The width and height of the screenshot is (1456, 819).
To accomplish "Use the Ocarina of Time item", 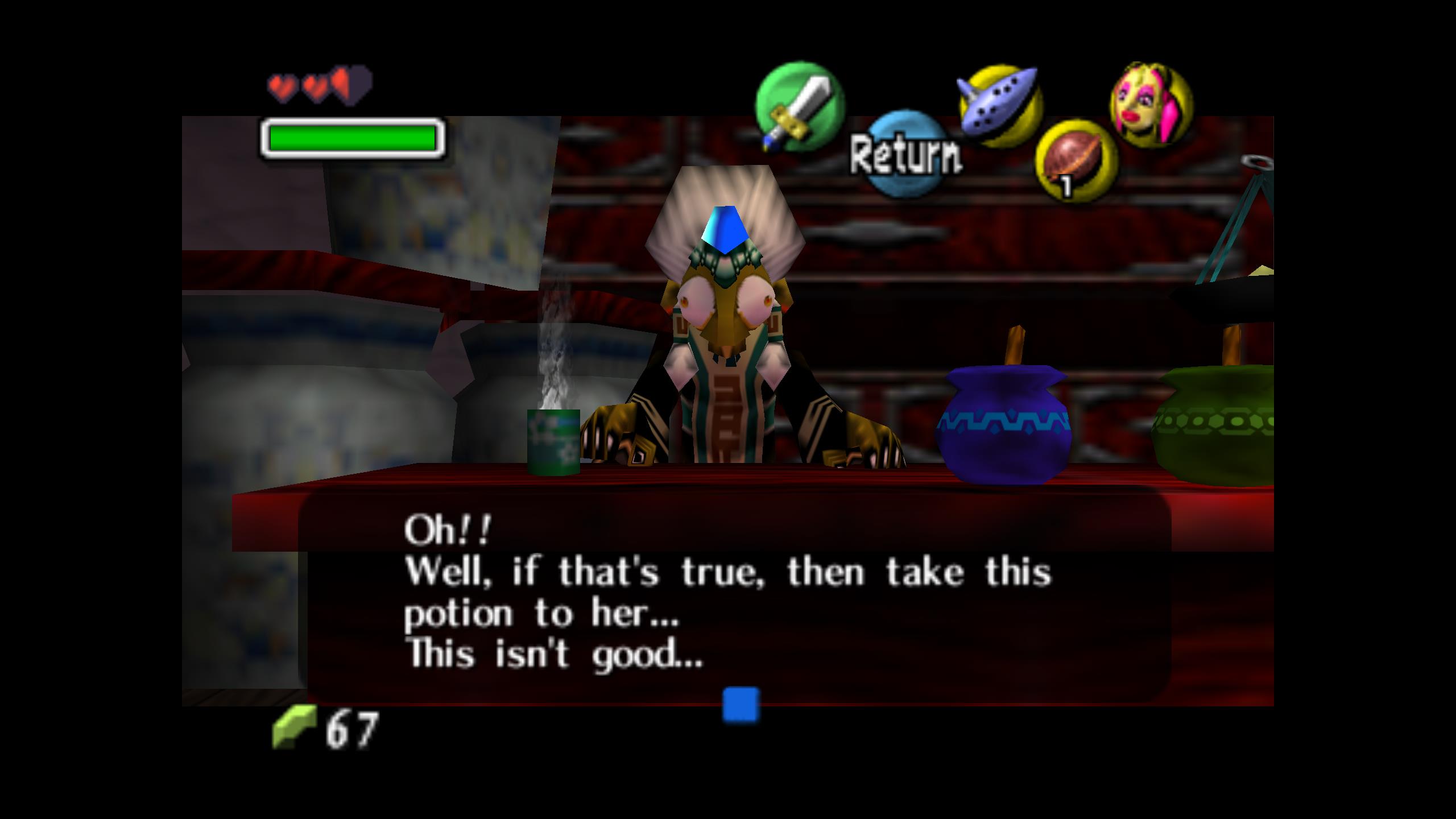I will tap(1000, 106).
